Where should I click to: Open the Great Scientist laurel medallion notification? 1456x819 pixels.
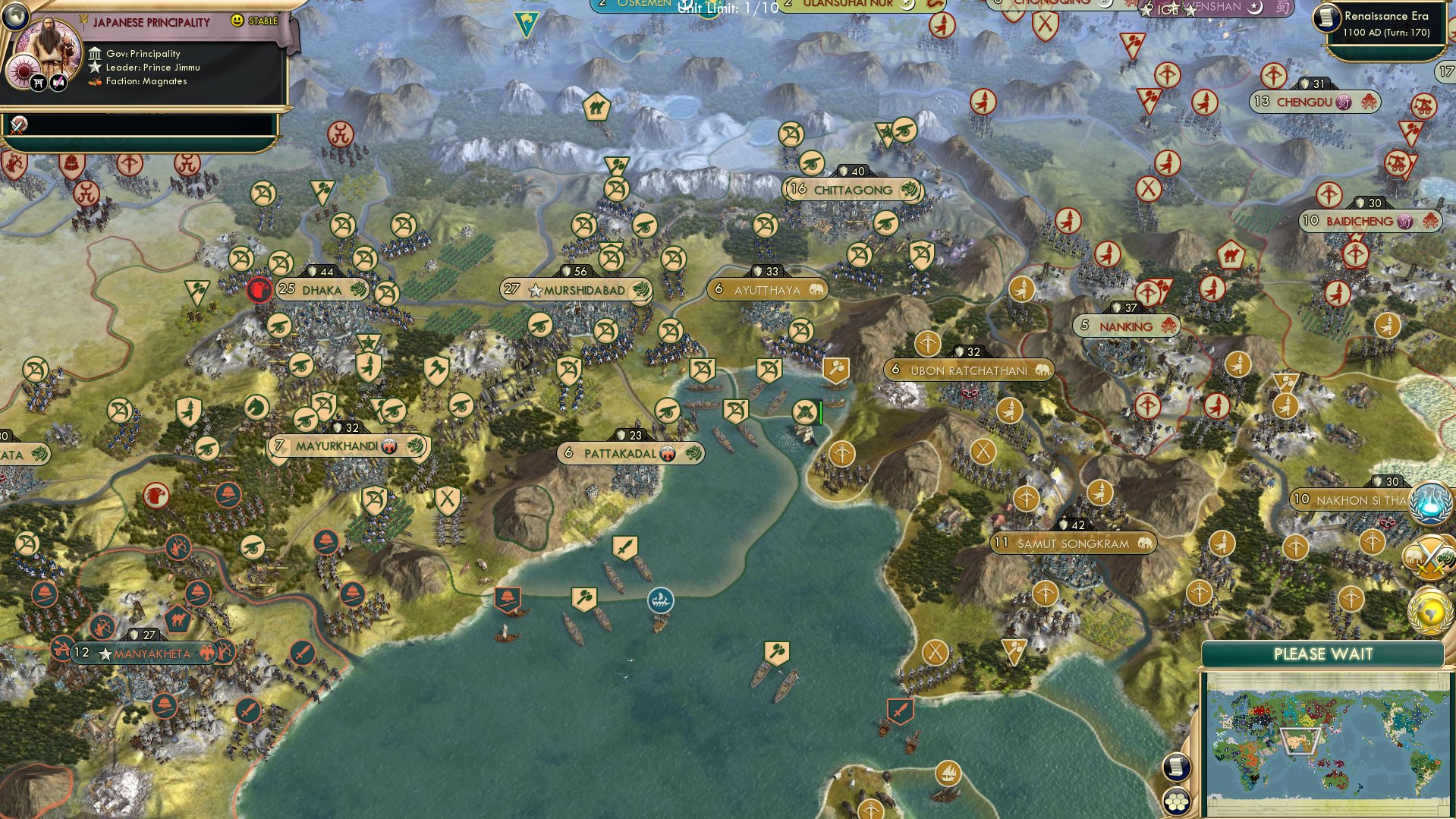1430,503
